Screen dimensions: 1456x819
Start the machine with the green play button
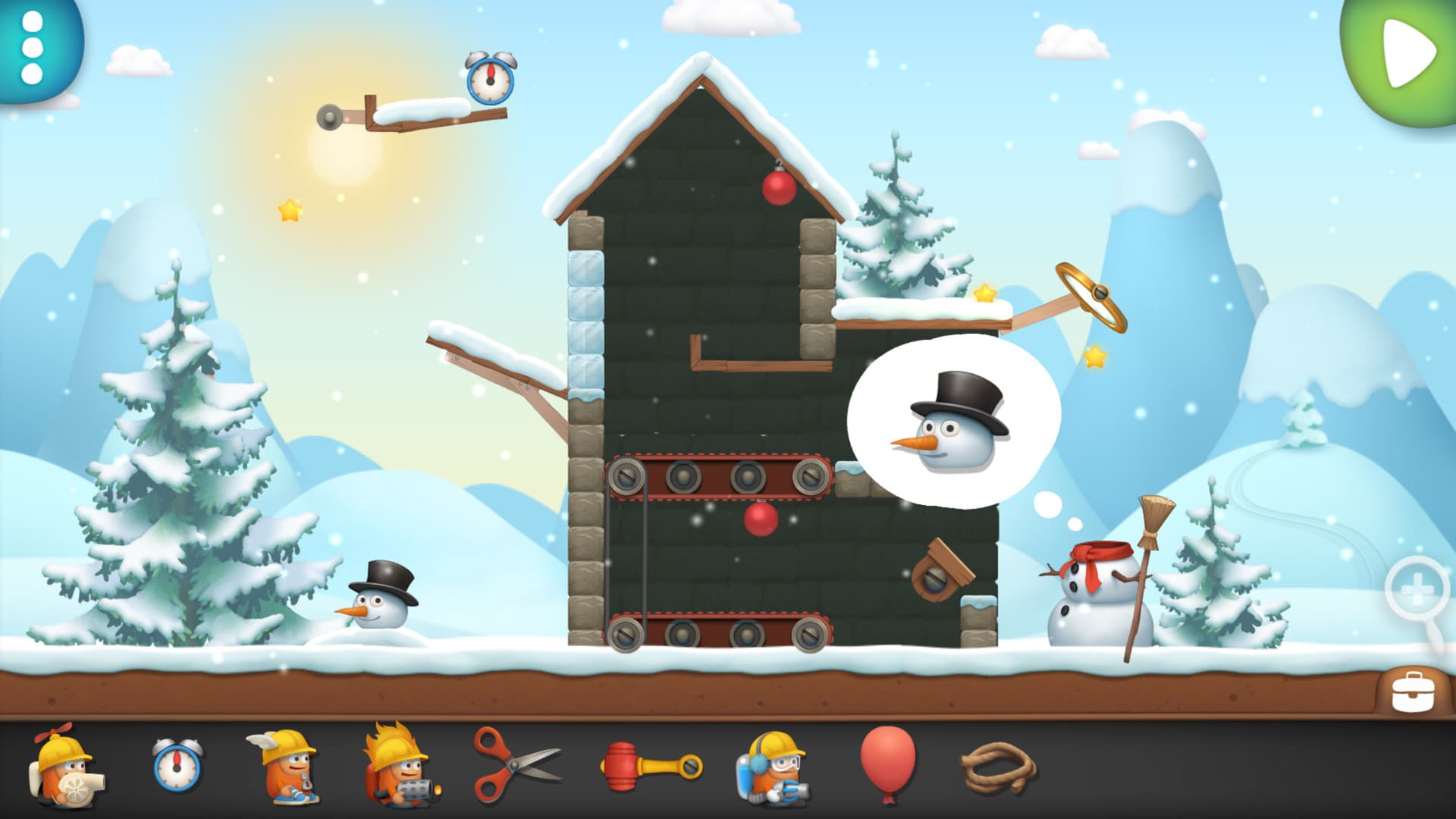coord(1407,53)
